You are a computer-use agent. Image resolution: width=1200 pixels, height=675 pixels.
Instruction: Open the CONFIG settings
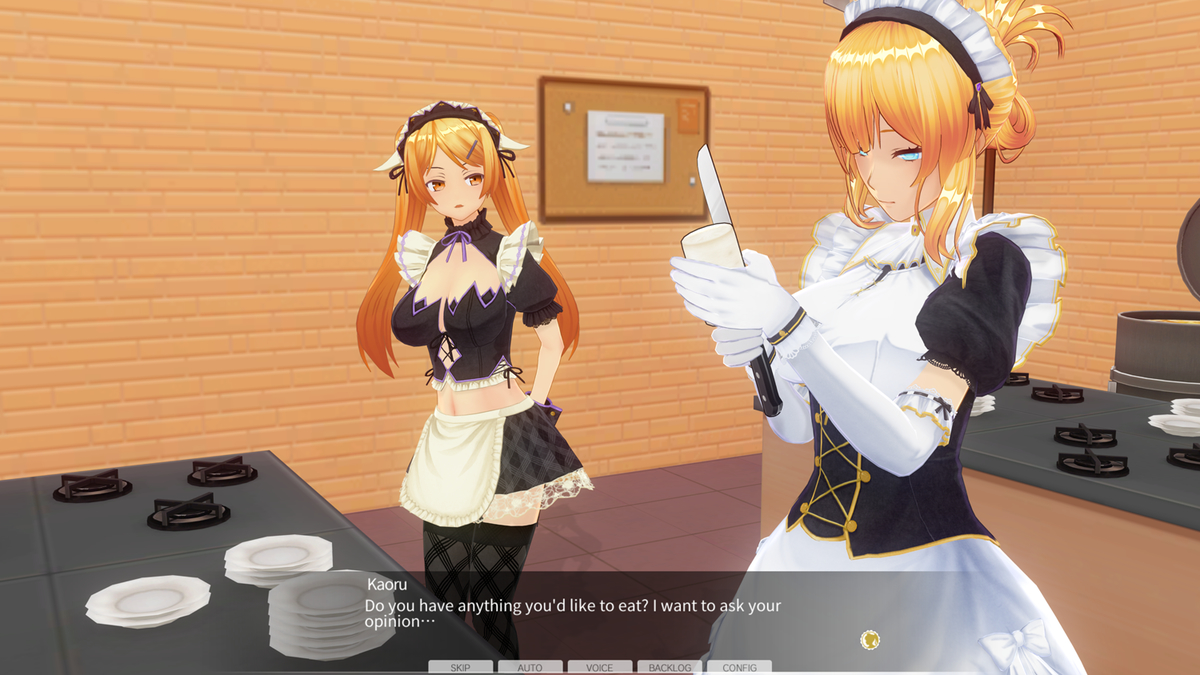(739, 667)
